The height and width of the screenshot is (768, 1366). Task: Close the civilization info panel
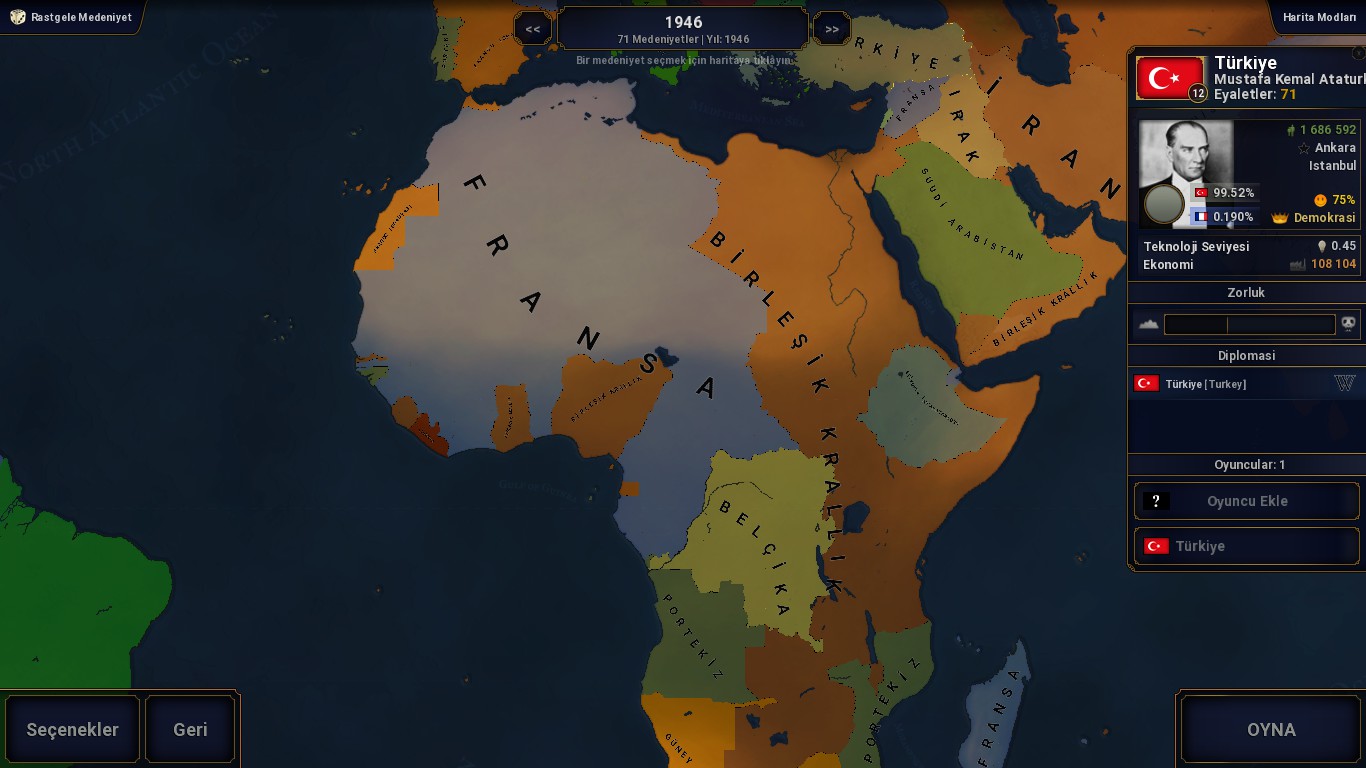point(1357,53)
